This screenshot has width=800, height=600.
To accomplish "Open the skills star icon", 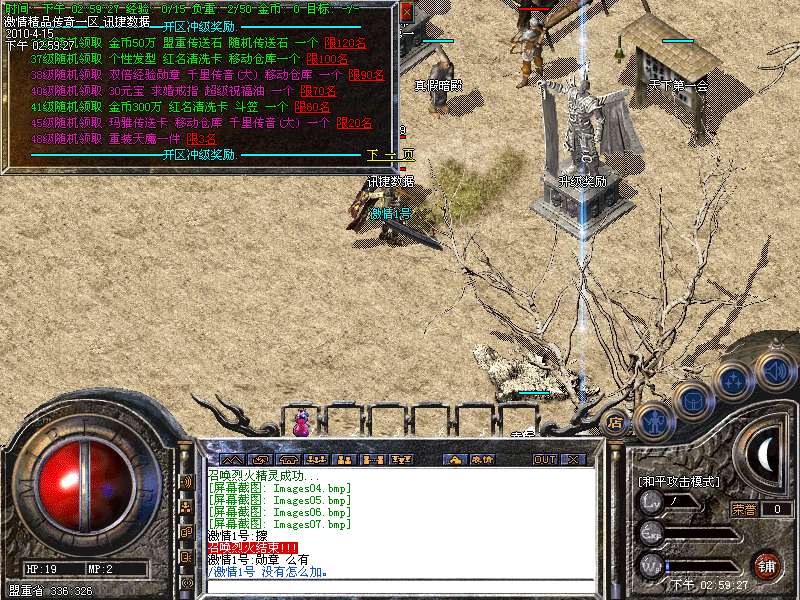I will (x=733, y=381).
